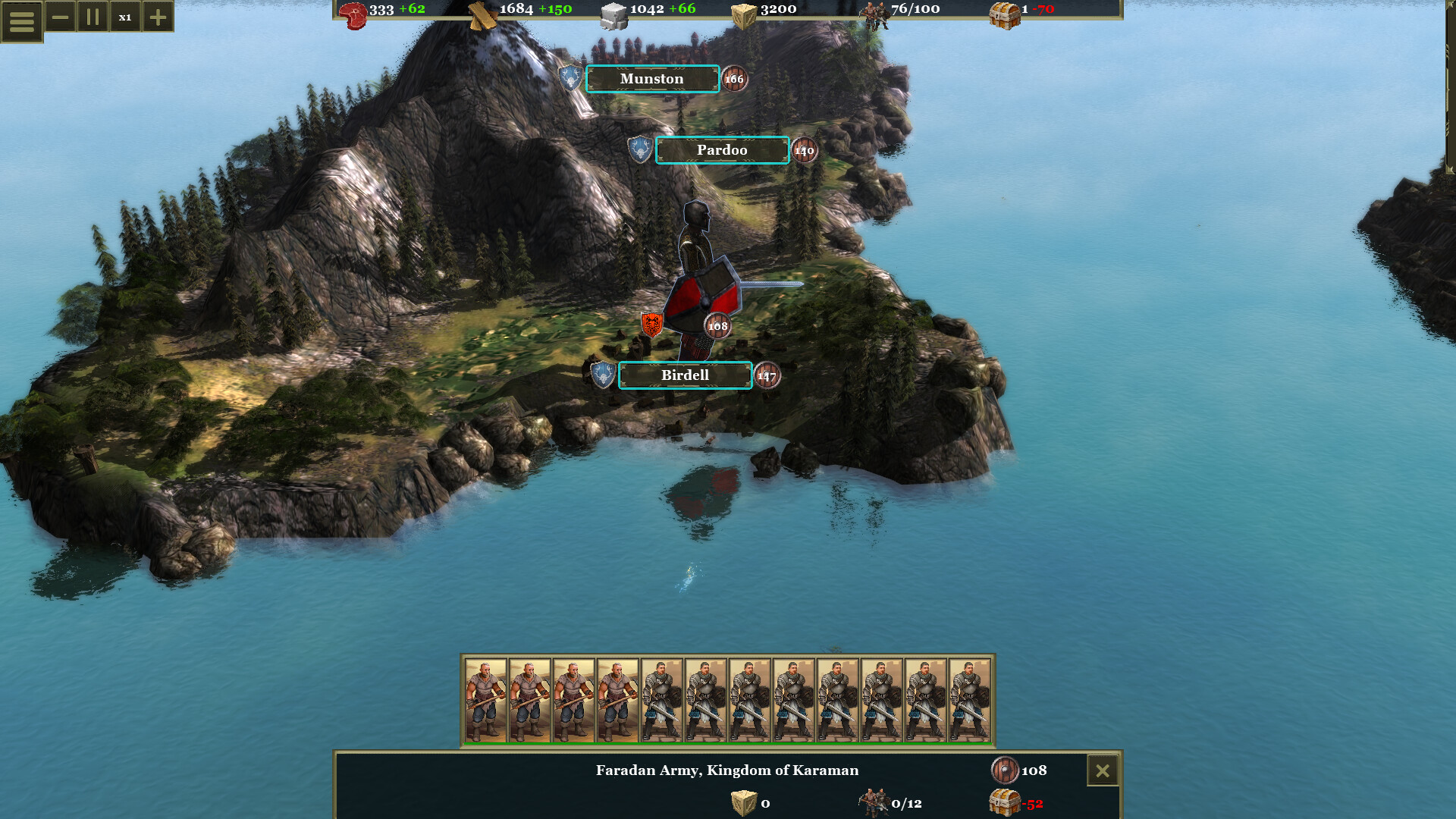The image size is (1456, 819).
Task: Open the Pardoo settlement panel
Action: [x=722, y=150]
